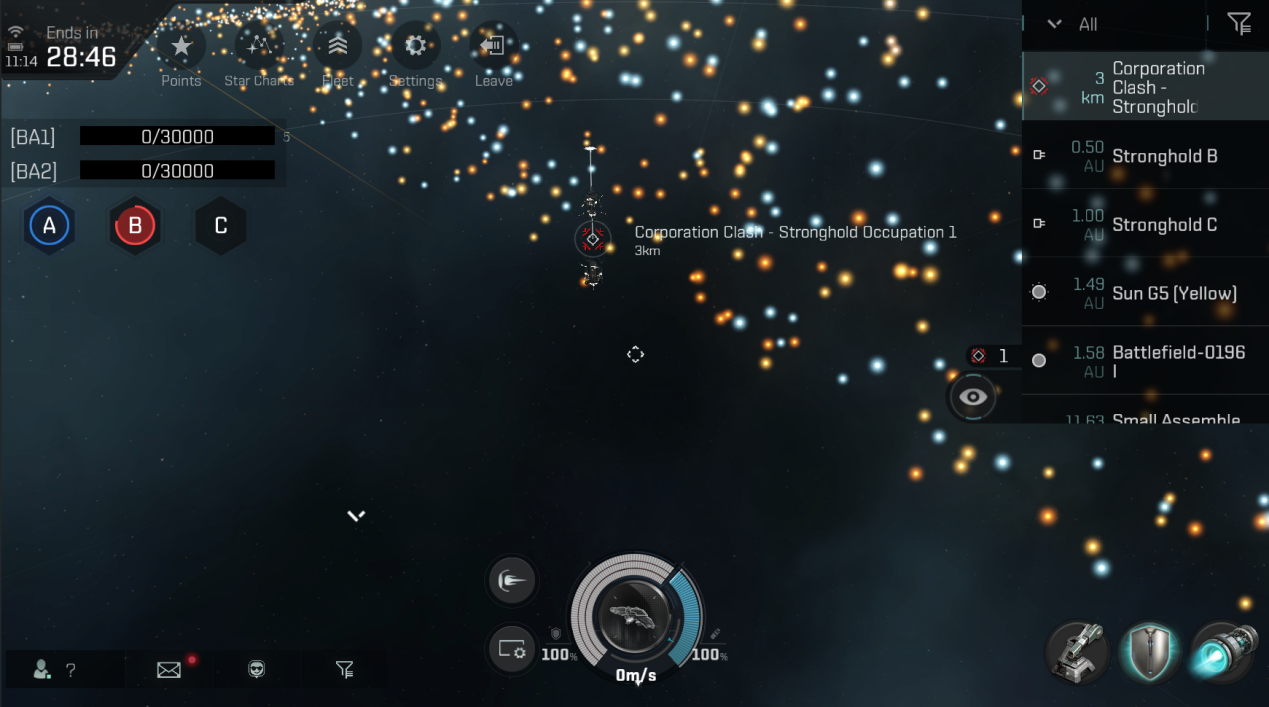Activate the turret weapon module

click(x=1077, y=654)
